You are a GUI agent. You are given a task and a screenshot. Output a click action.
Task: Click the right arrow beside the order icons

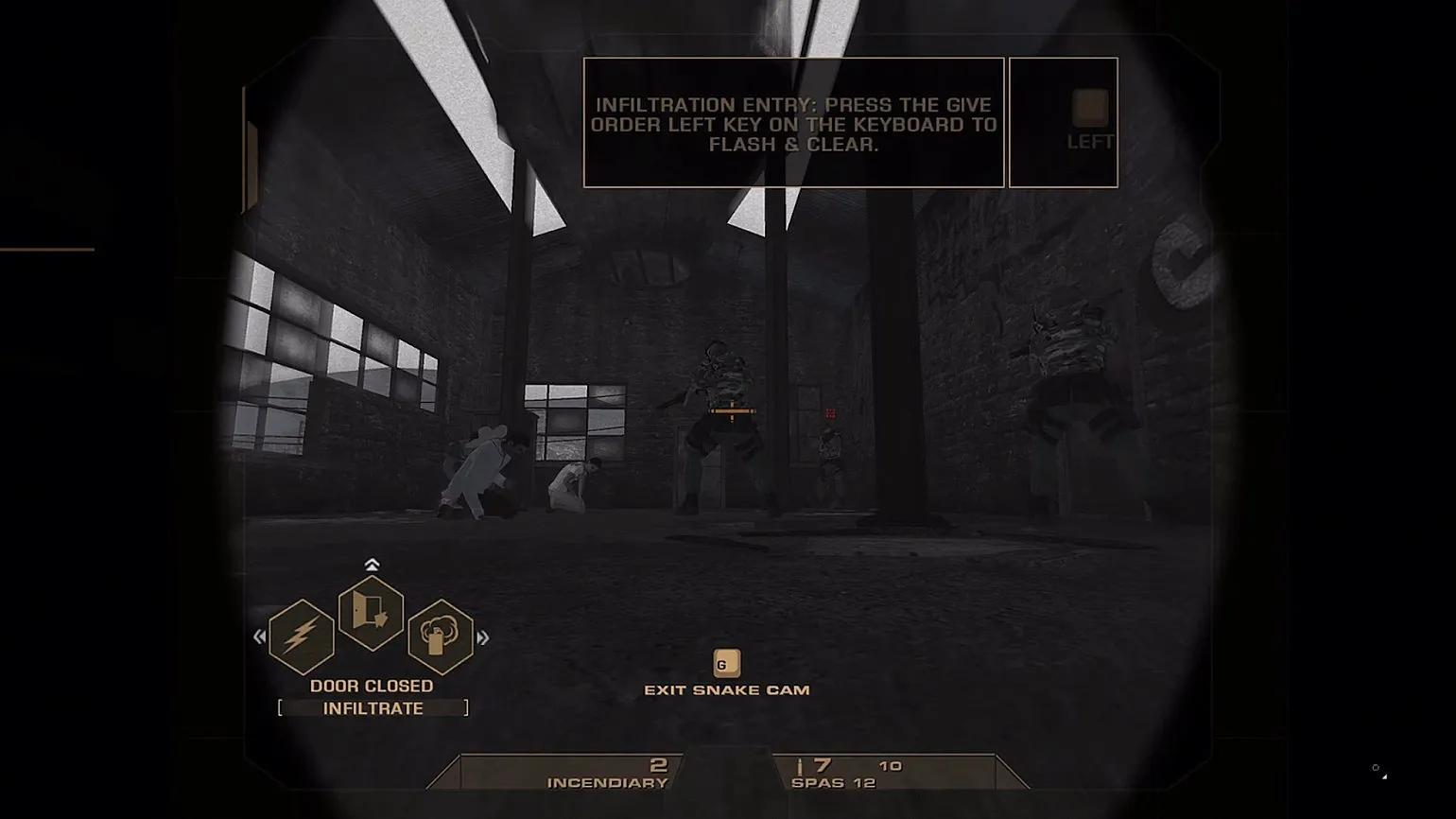coord(483,637)
